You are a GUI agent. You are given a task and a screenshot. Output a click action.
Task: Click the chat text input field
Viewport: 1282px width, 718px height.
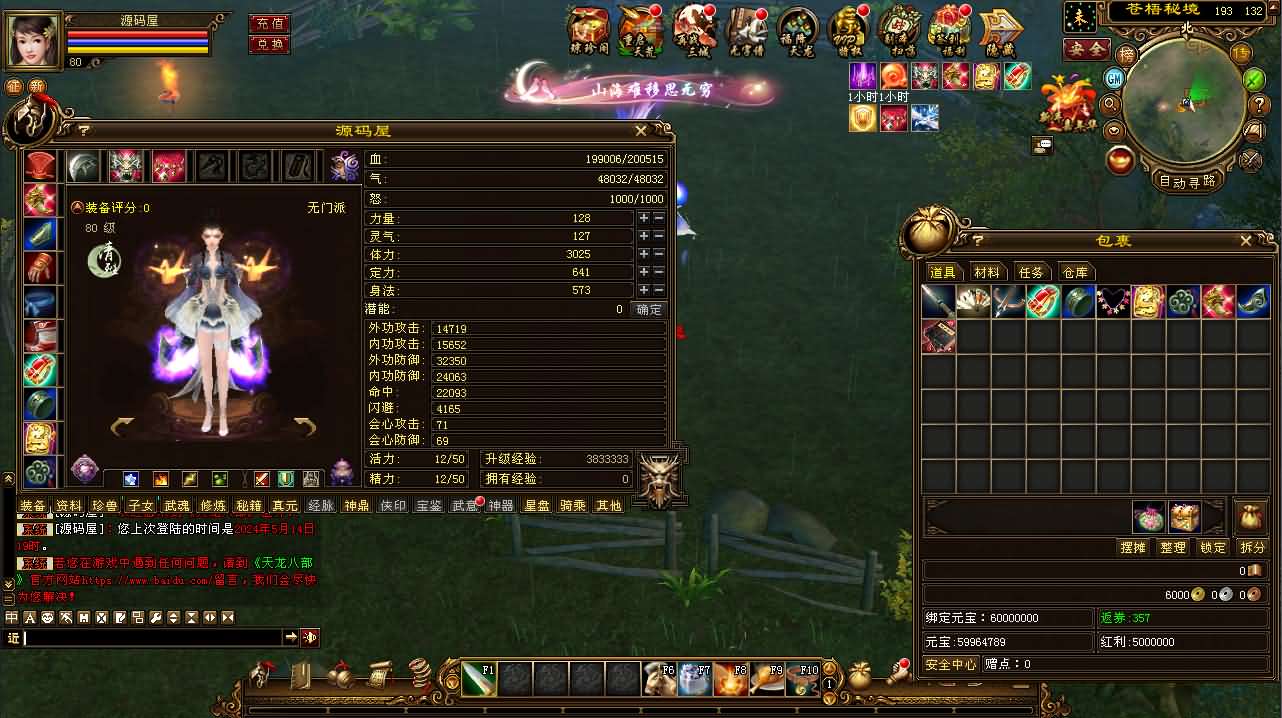coord(150,637)
